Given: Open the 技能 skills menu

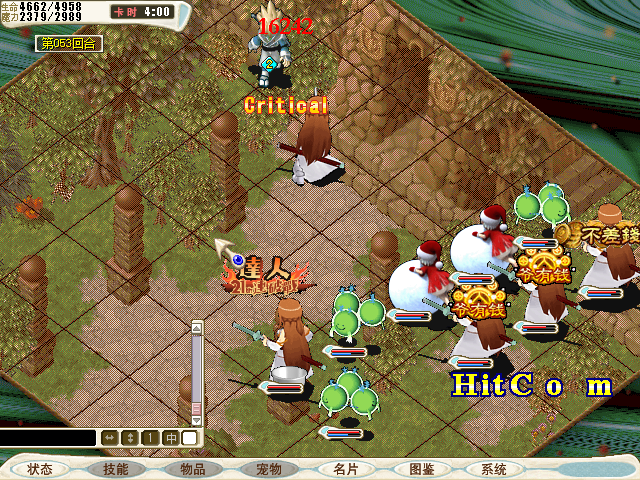Looking at the screenshot, I should [115, 468].
